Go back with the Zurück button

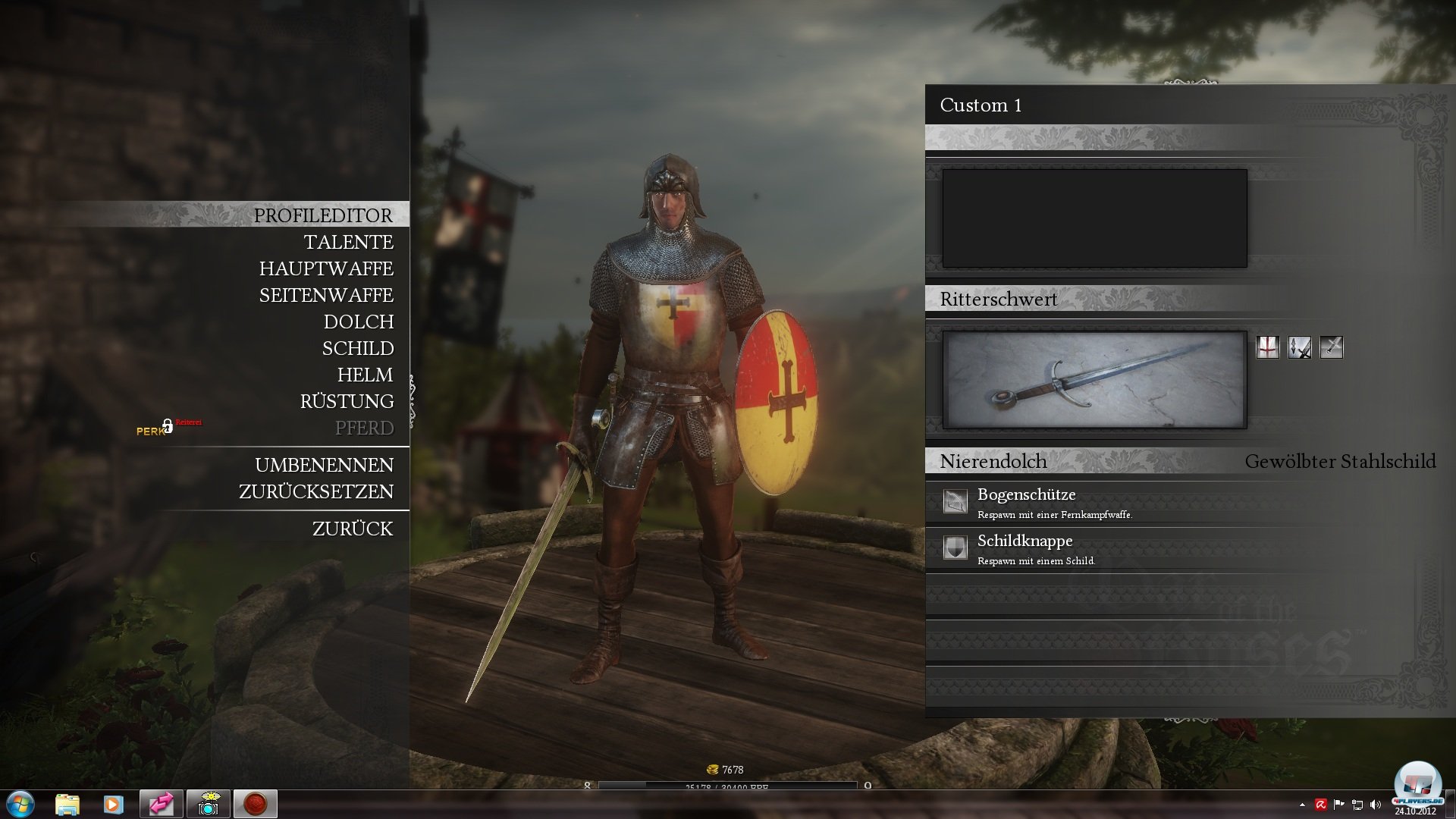point(353,529)
